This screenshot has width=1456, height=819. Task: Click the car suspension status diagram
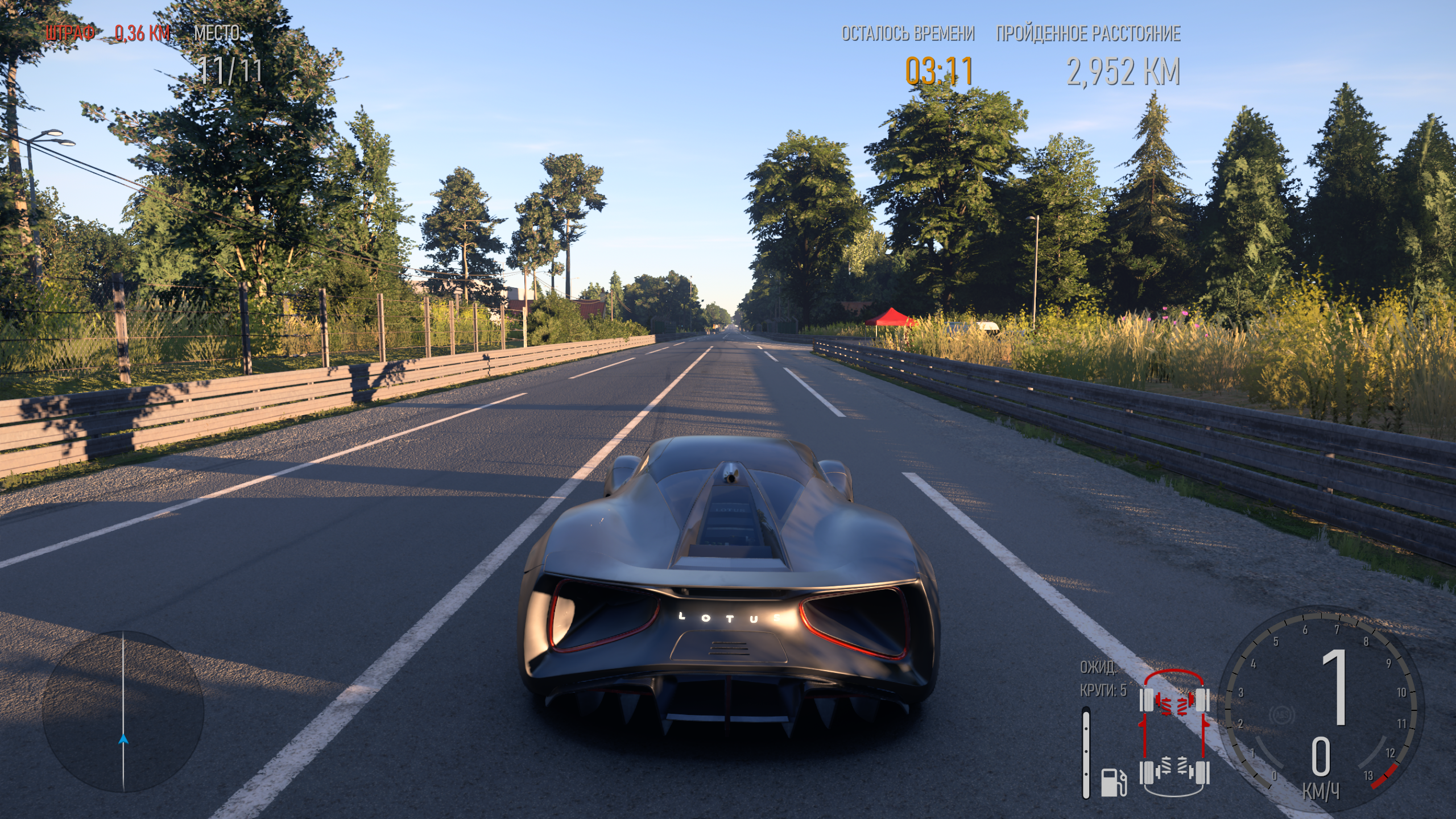point(1174,734)
